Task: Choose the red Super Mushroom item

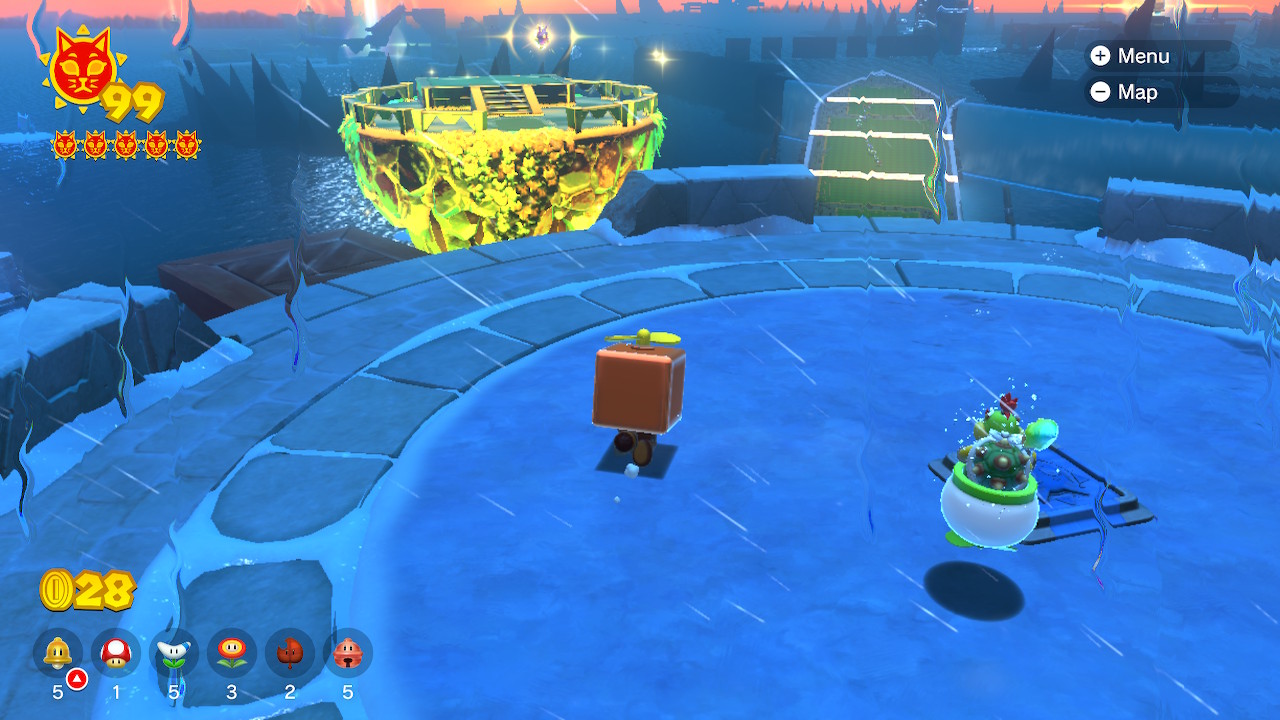Action: coord(116,653)
